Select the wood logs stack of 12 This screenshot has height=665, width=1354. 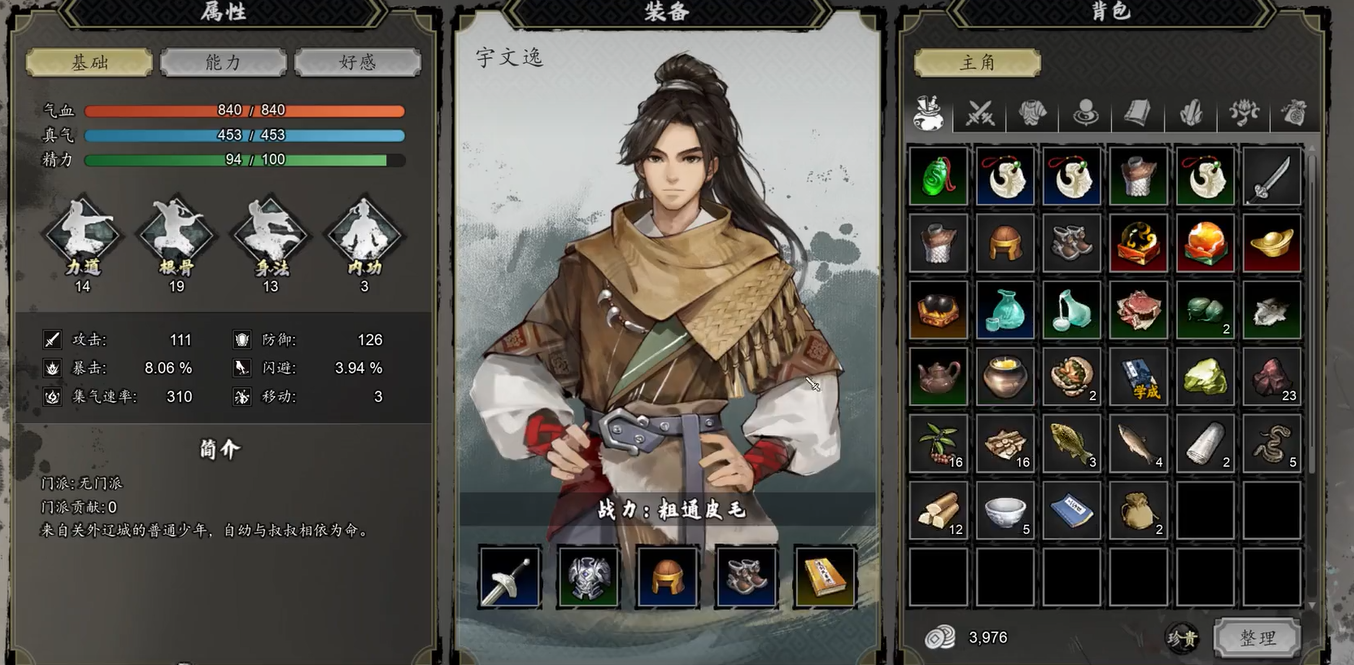click(938, 510)
